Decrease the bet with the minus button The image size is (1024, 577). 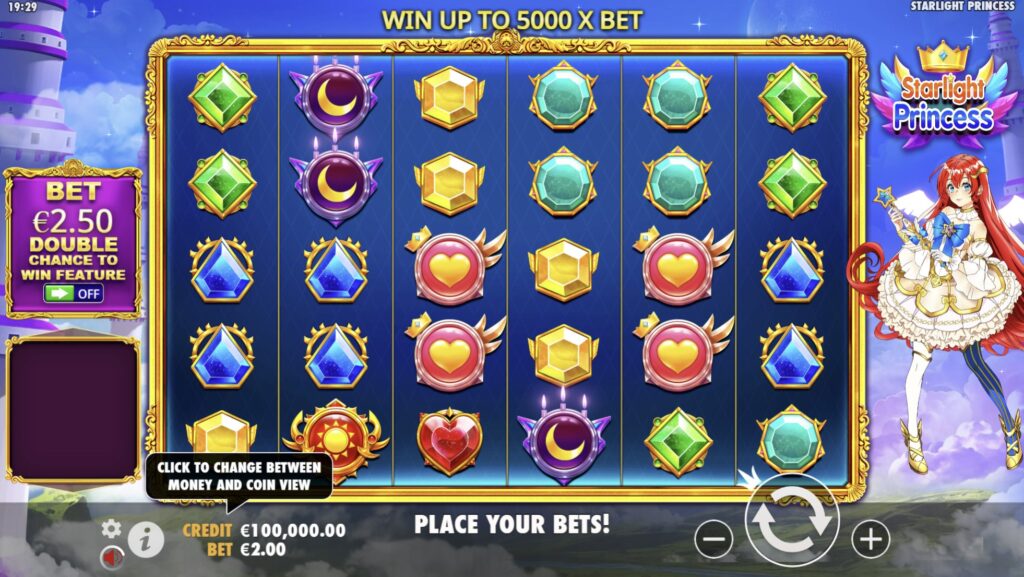[713, 539]
